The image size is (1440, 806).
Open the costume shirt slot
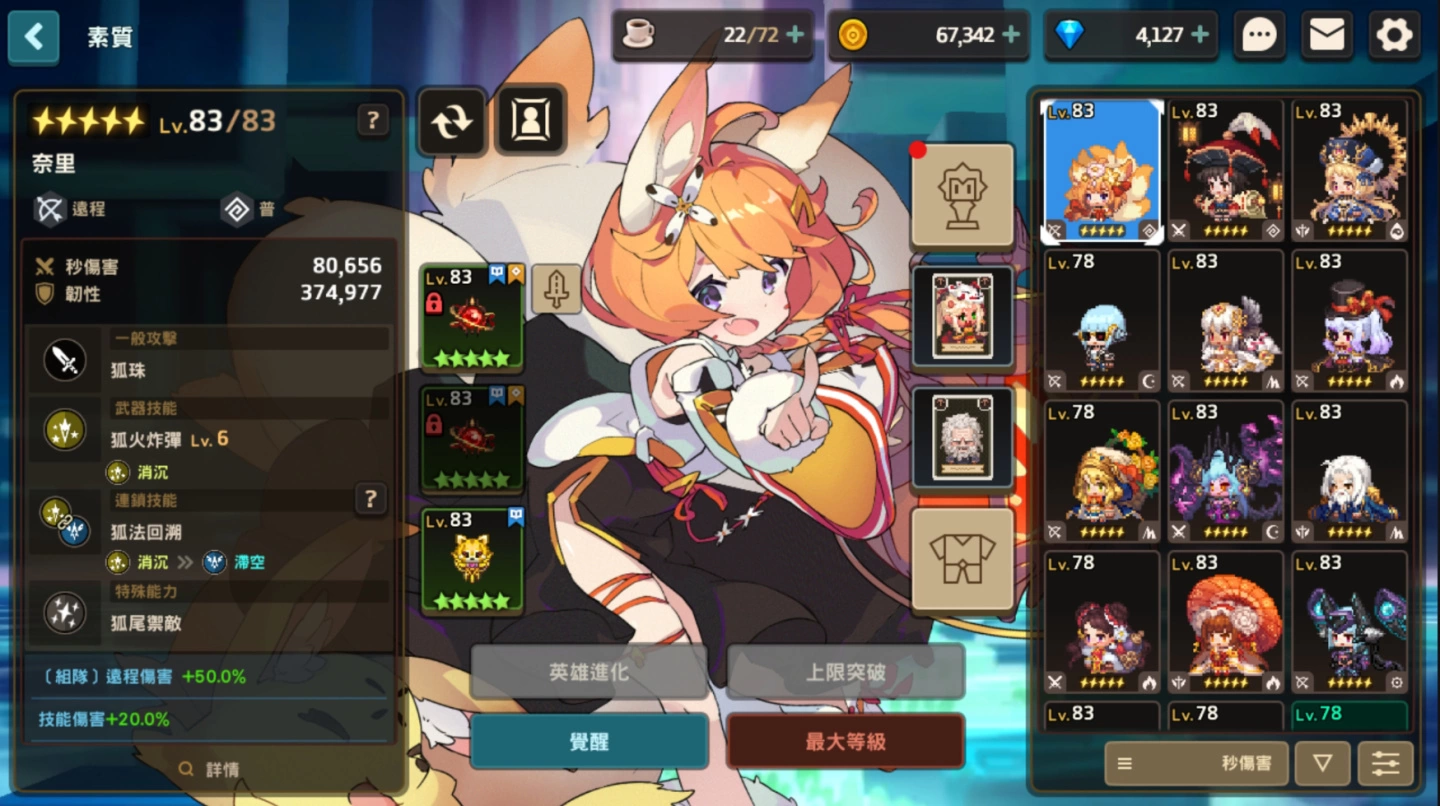pyautogui.click(x=962, y=560)
